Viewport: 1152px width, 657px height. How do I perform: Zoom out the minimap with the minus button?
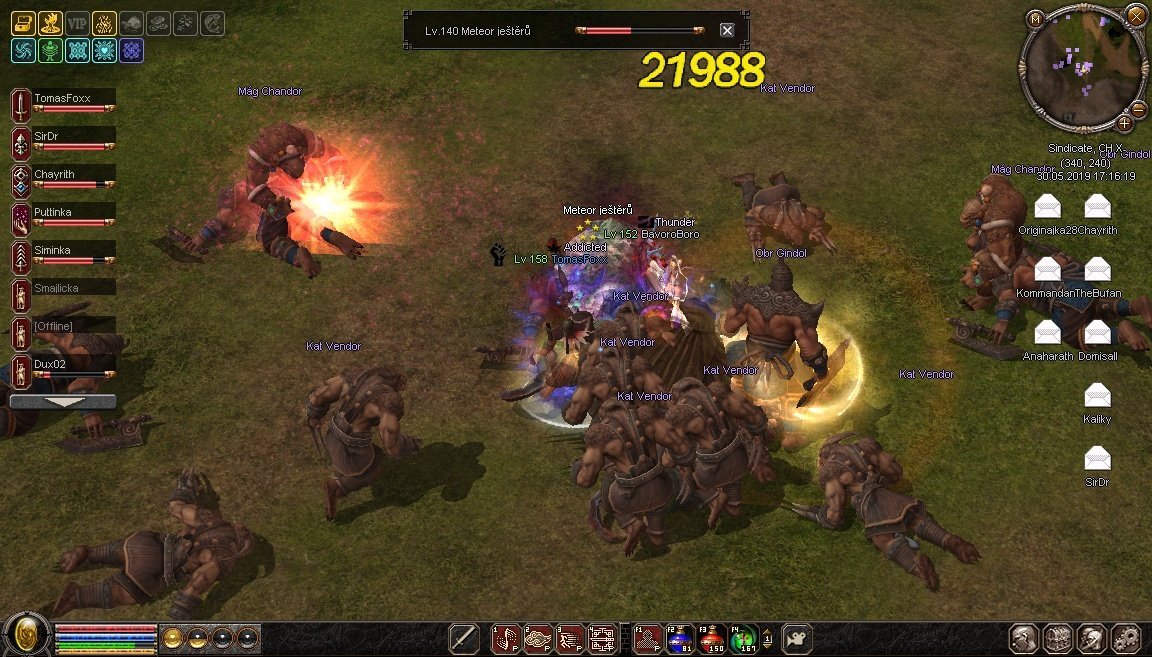click(1138, 109)
